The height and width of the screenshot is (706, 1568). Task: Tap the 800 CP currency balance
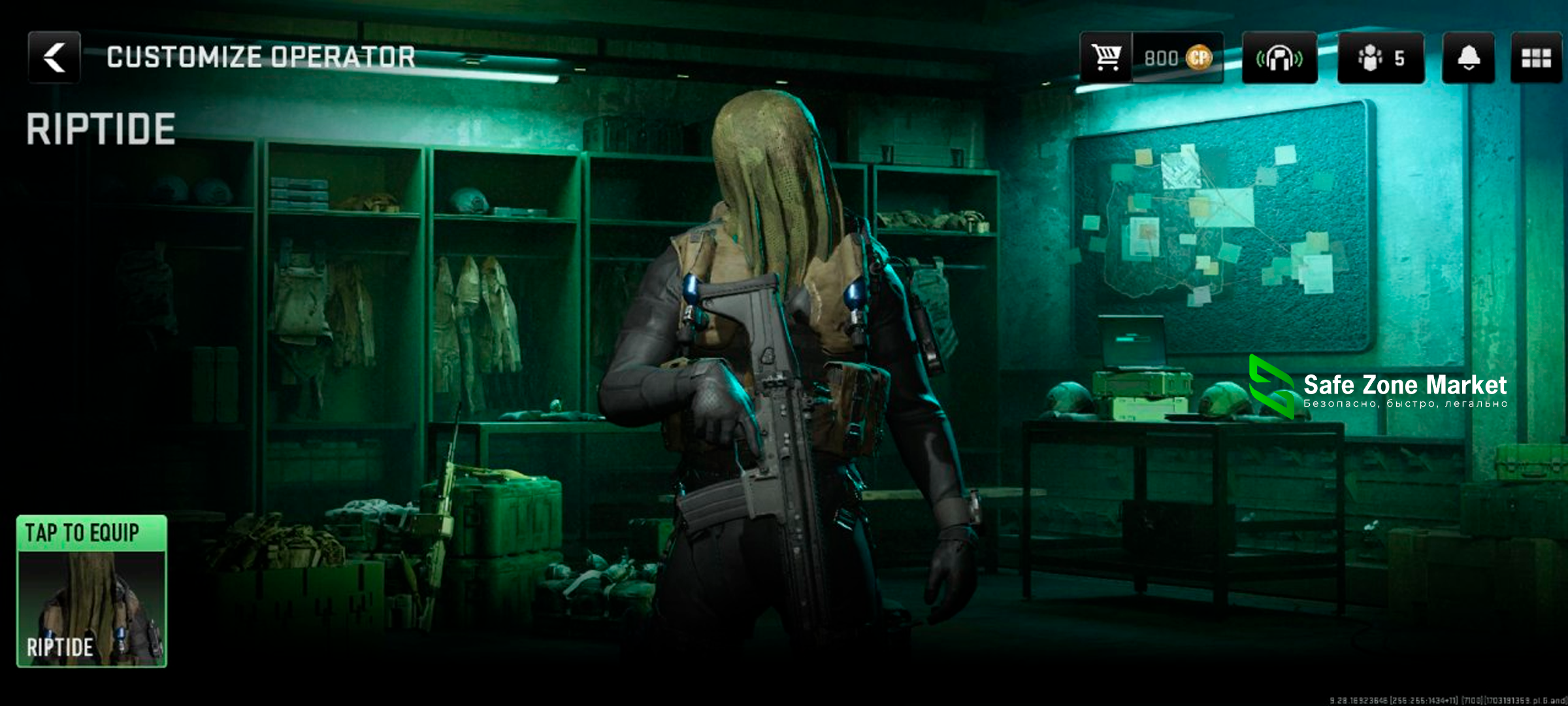(x=1177, y=58)
